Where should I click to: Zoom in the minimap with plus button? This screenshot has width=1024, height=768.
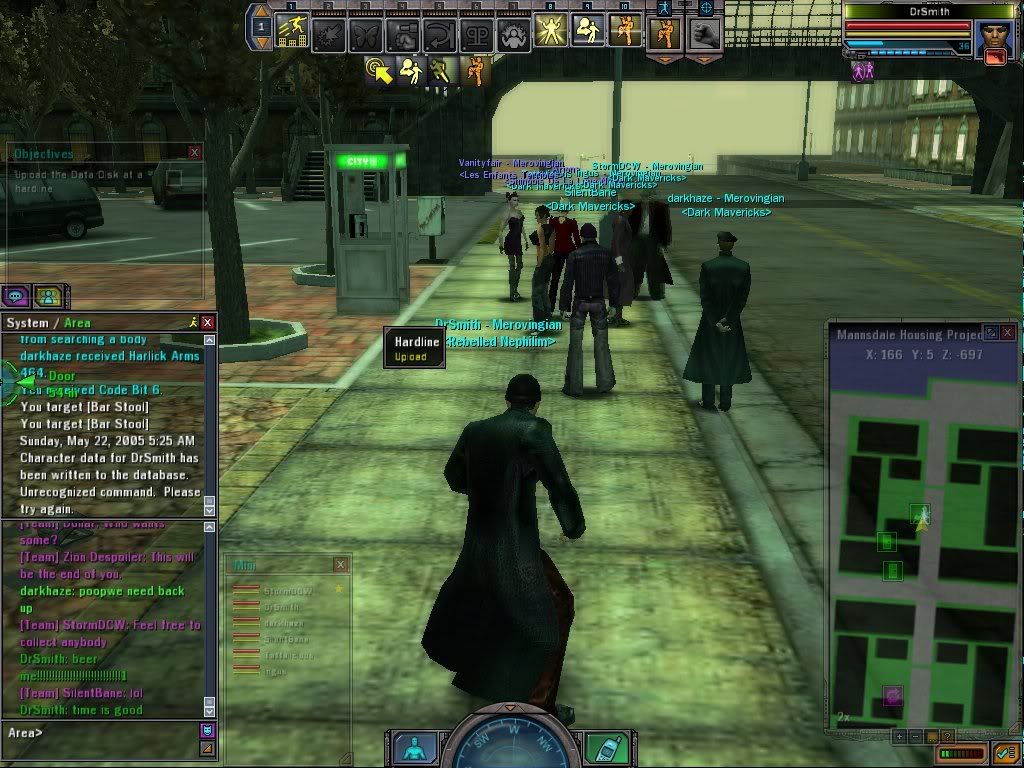pyautogui.click(x=898, y=736)
